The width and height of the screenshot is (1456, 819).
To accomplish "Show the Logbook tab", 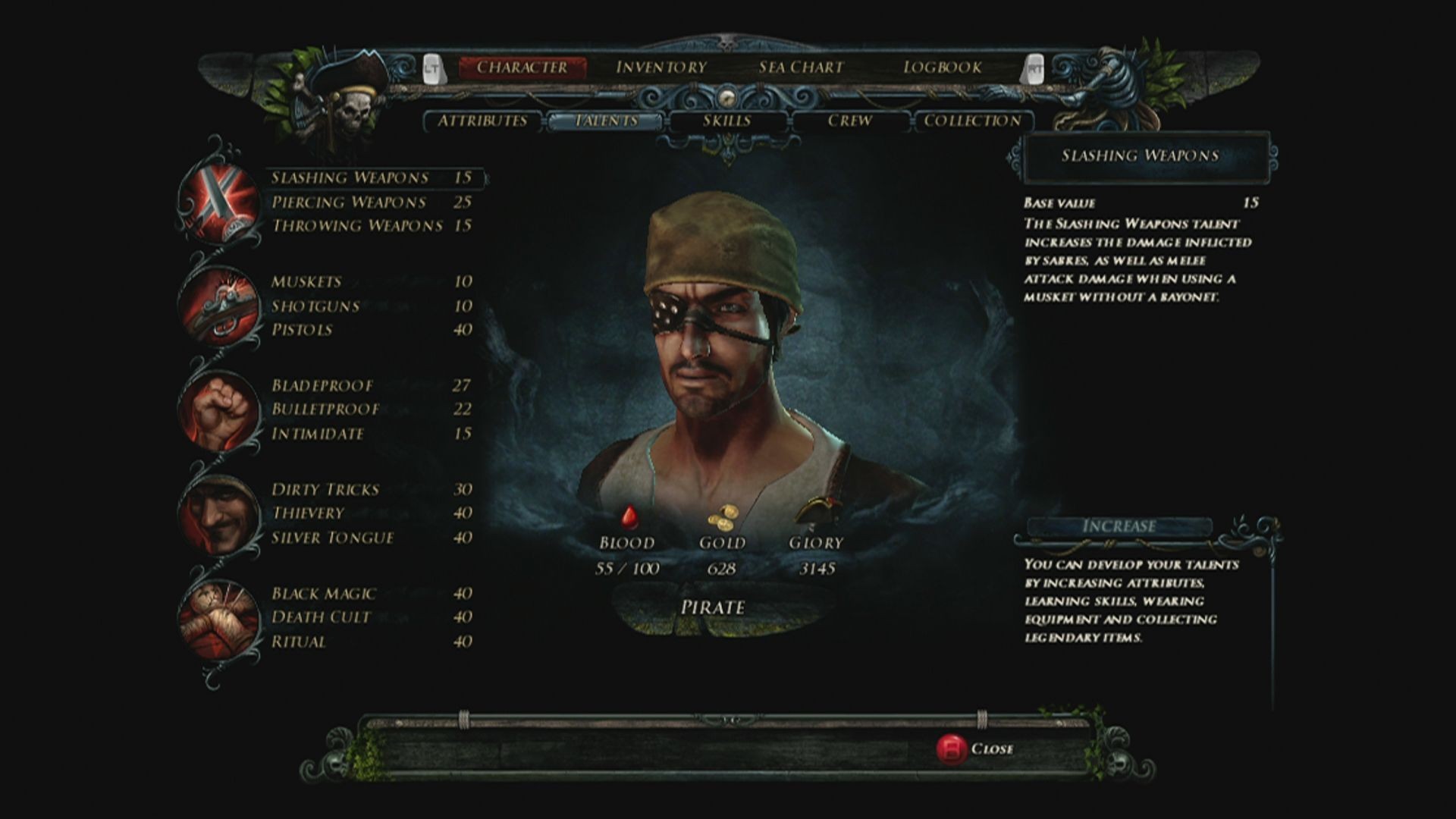I will [942, 67].
